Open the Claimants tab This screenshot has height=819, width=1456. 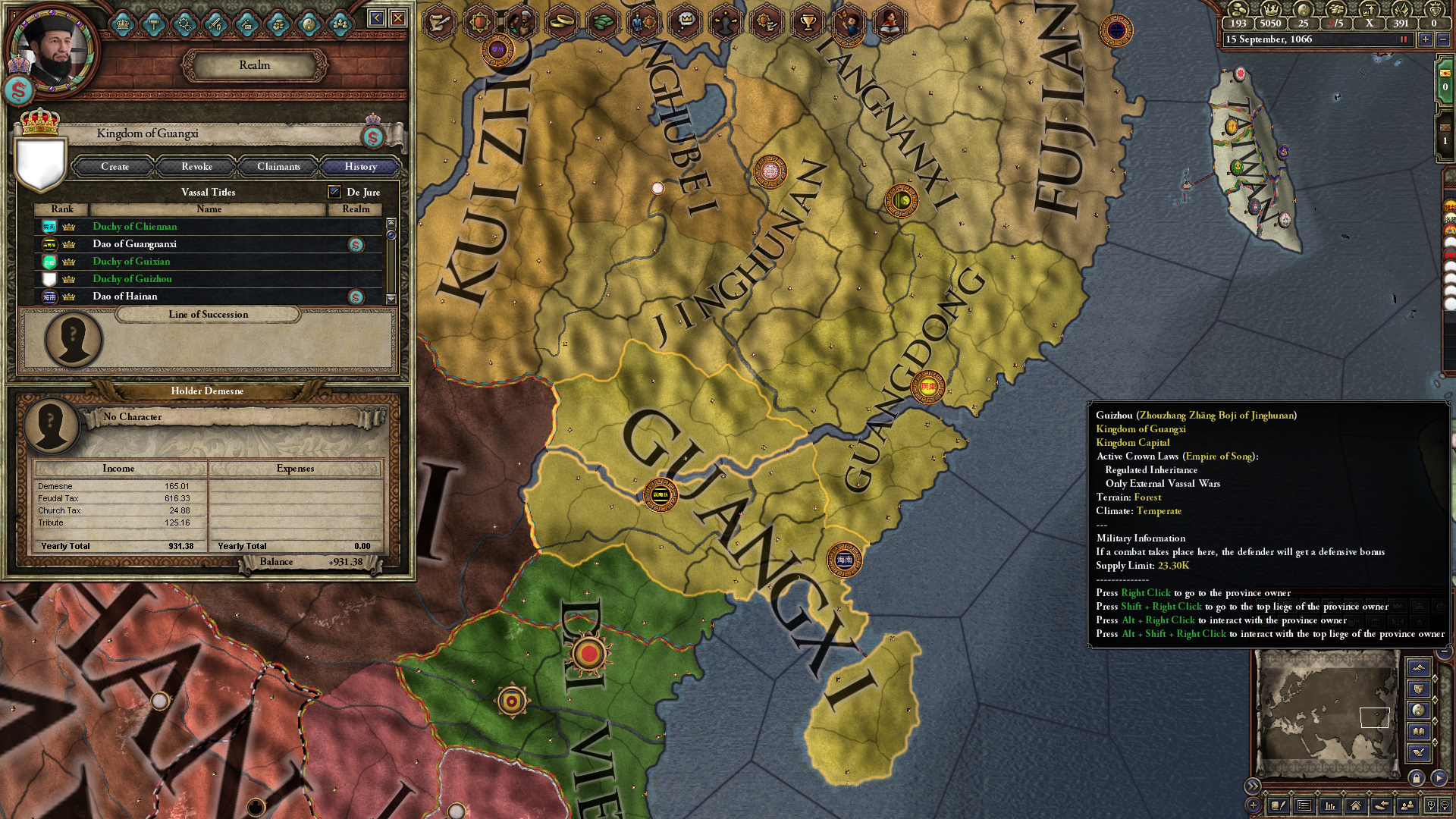[x=278, y=167]
